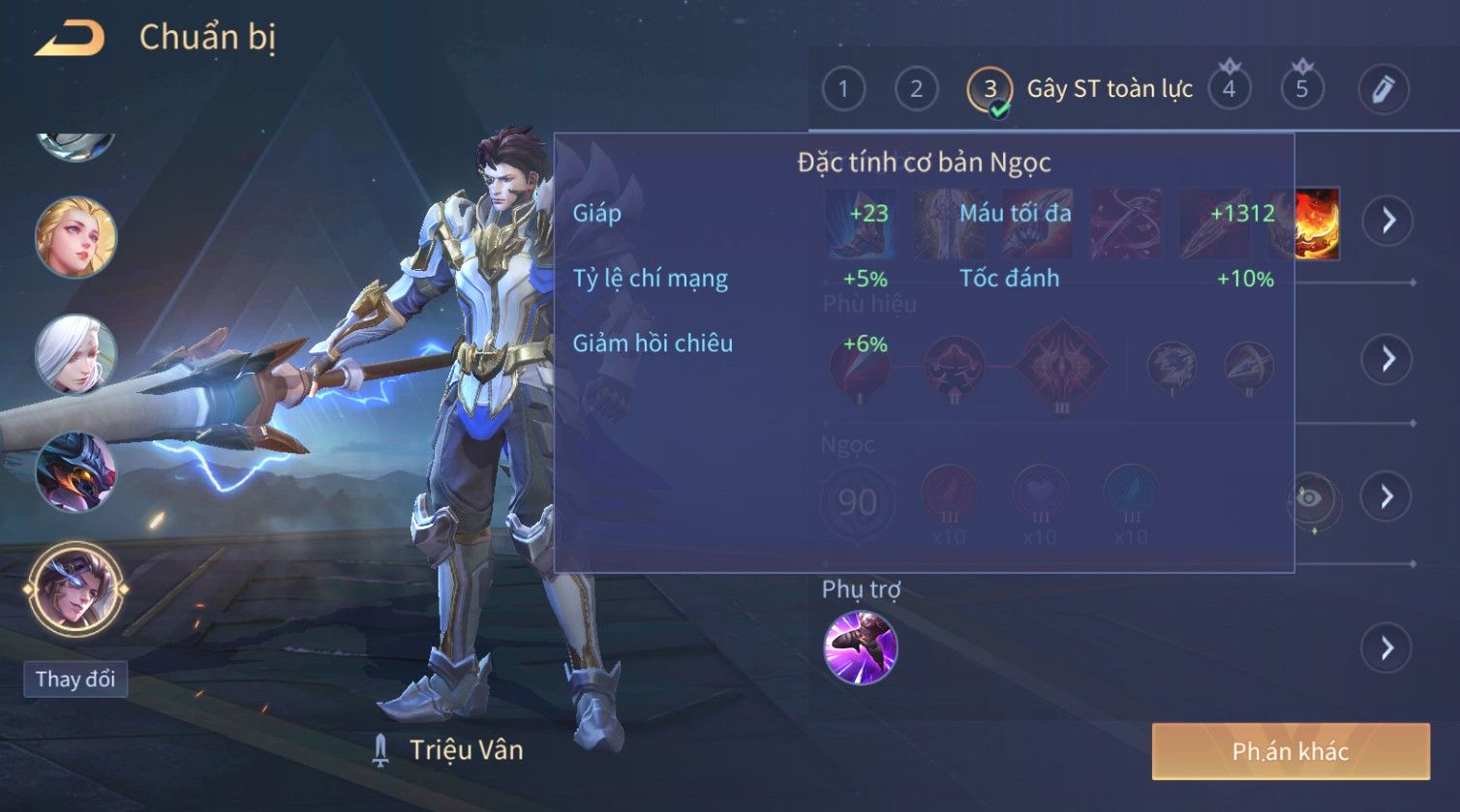Toggle the eye icon for Ngọc details
Viewport: 1460px width, 812px height.
pyautogui.click(x=1310, y=499)
